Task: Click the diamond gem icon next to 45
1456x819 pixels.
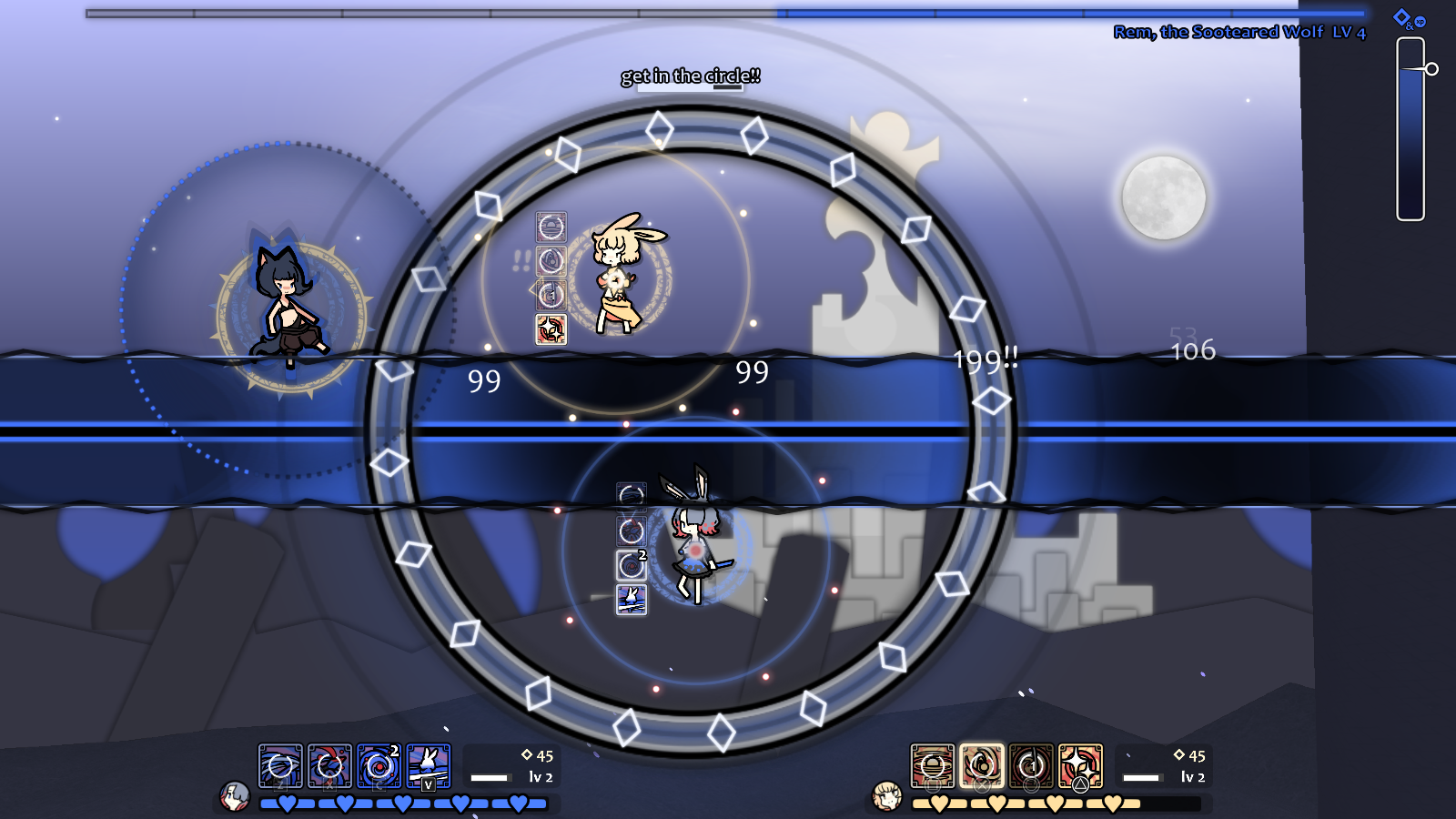Action: (527, 753)
